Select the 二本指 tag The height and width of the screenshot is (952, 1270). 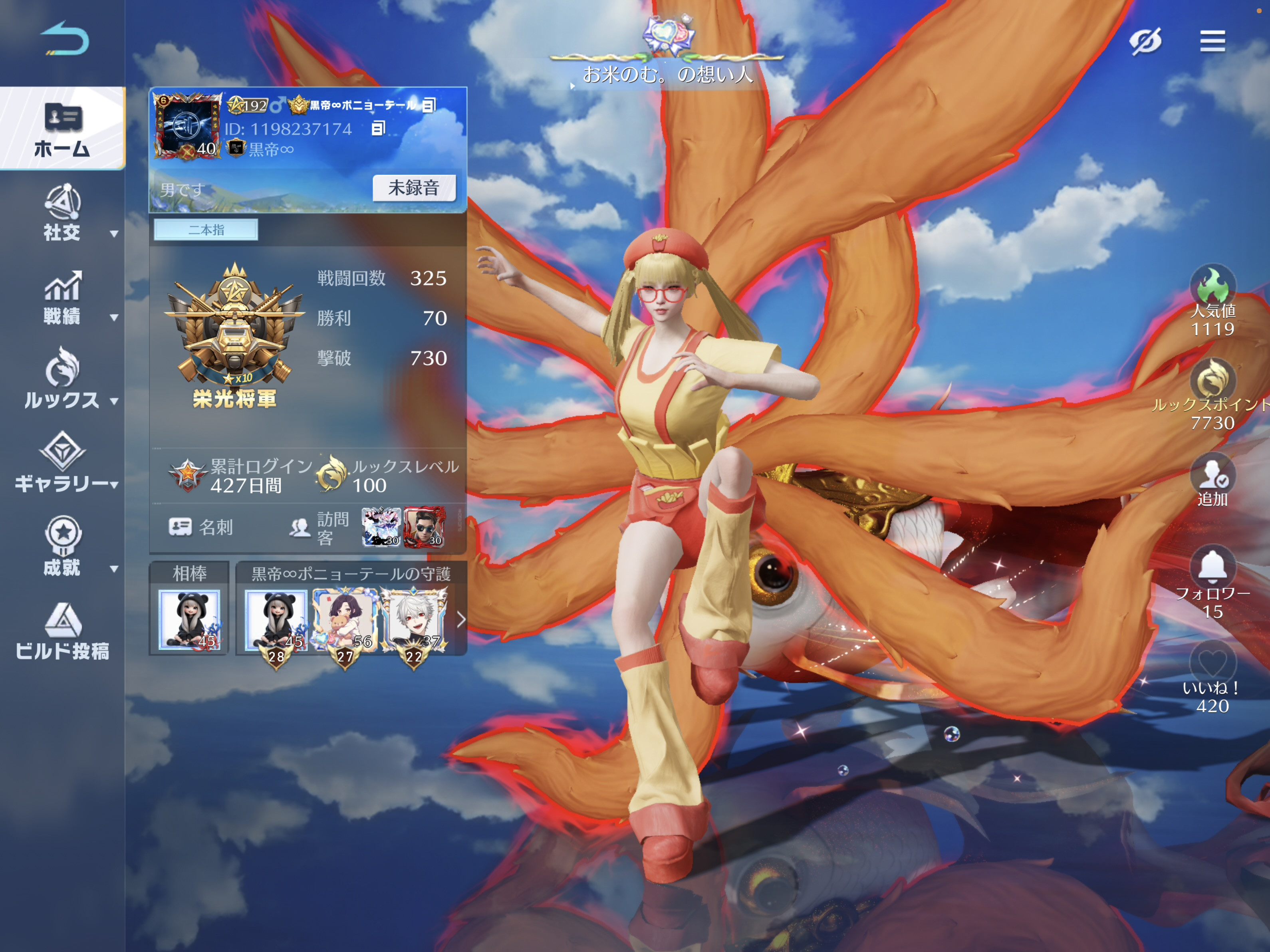tap(206, 230)
